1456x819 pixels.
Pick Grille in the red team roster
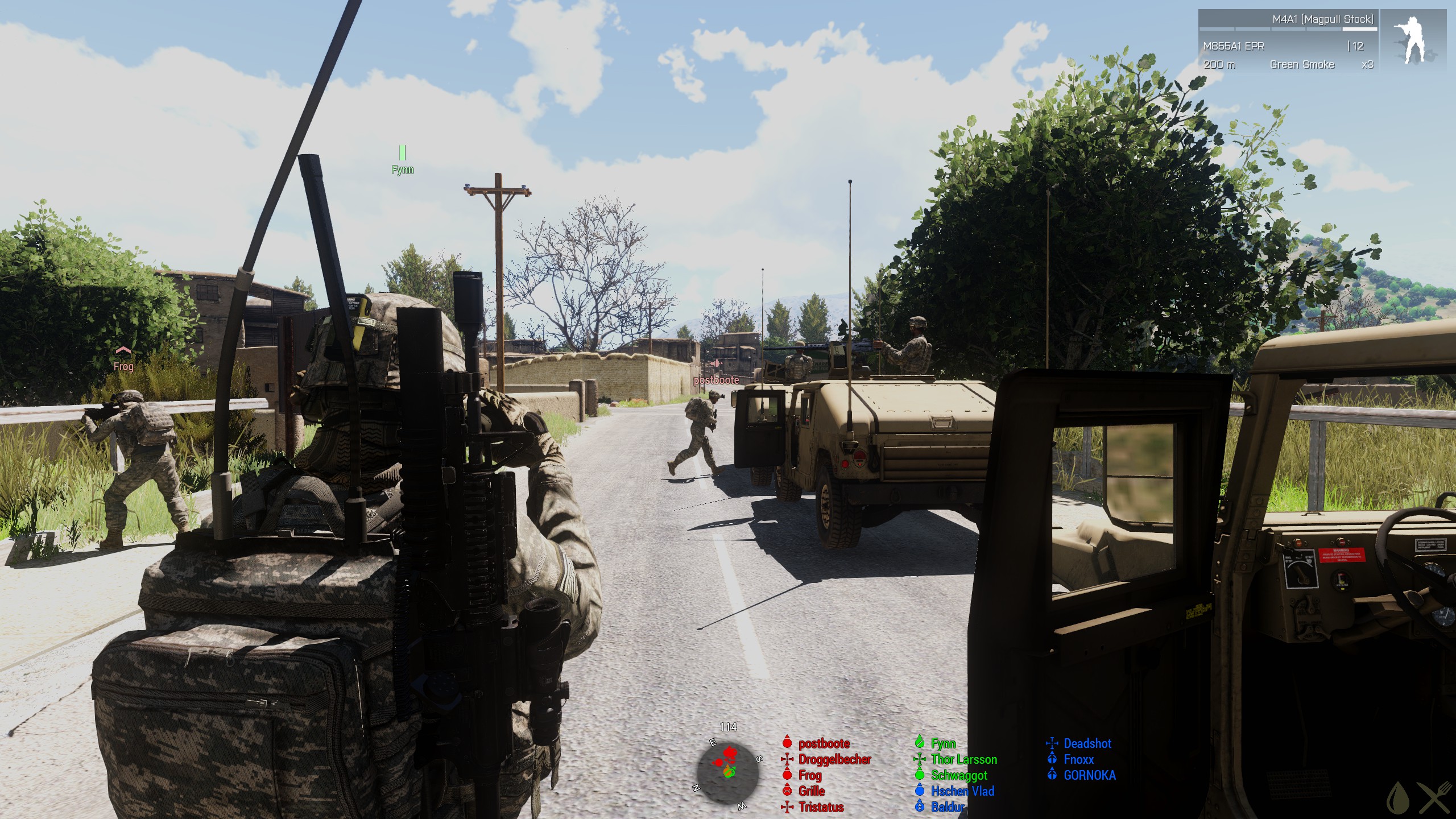point(811,791)
